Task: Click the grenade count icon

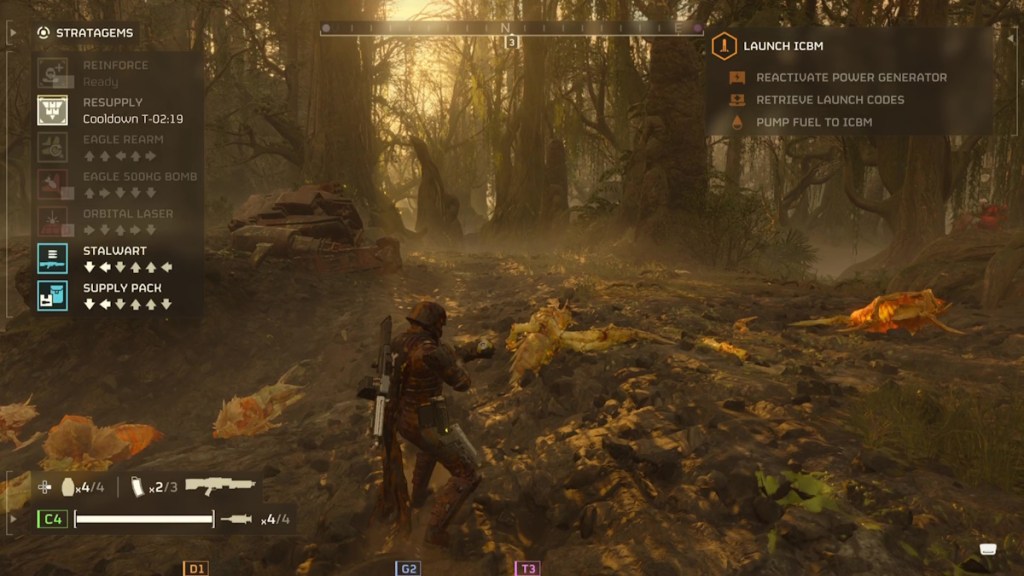Action: [69, 487]
